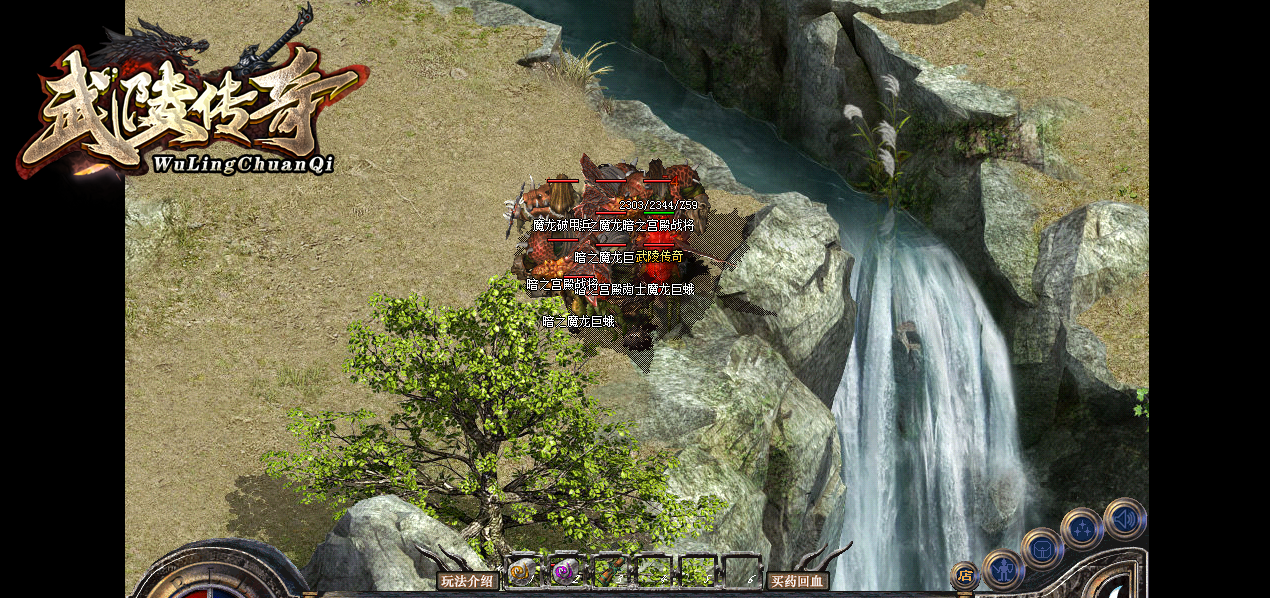This screenshot has height=598, width=1270.
Task: Open the skills icon with three stars
Action: click(1082, 528)
